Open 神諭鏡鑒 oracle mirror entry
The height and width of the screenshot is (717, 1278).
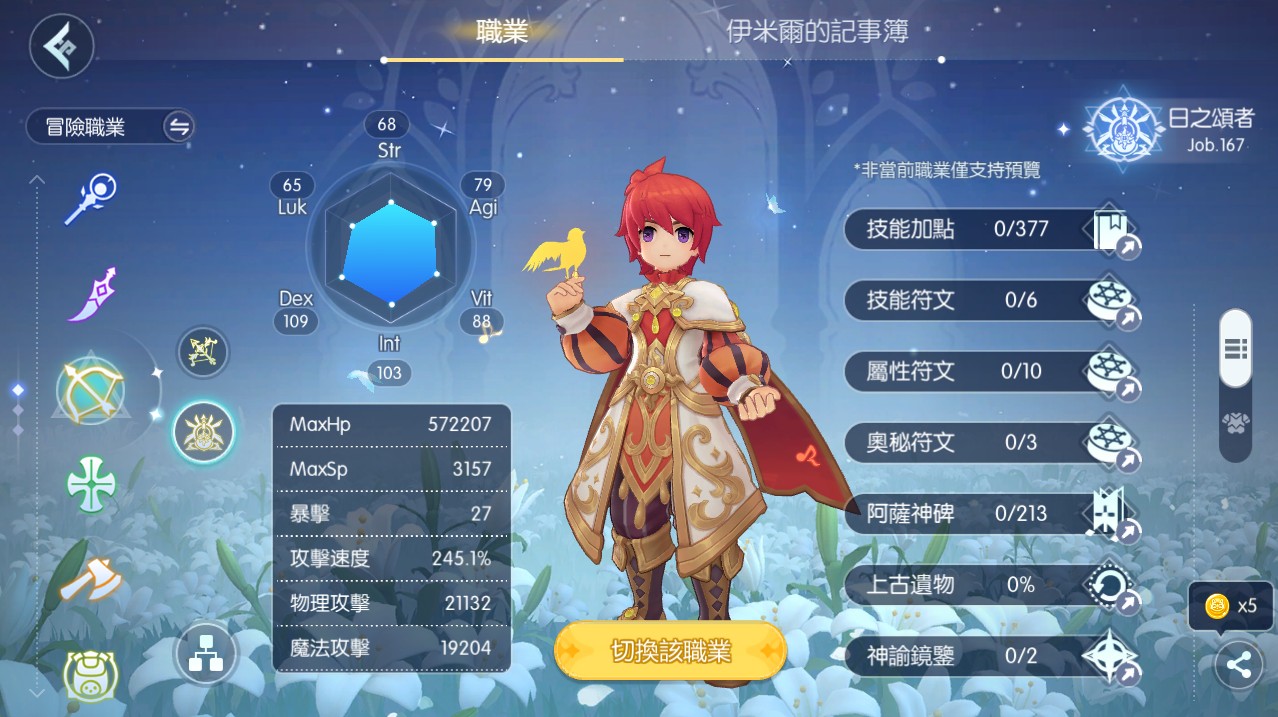pyautogui.click(x=990, y=656)
